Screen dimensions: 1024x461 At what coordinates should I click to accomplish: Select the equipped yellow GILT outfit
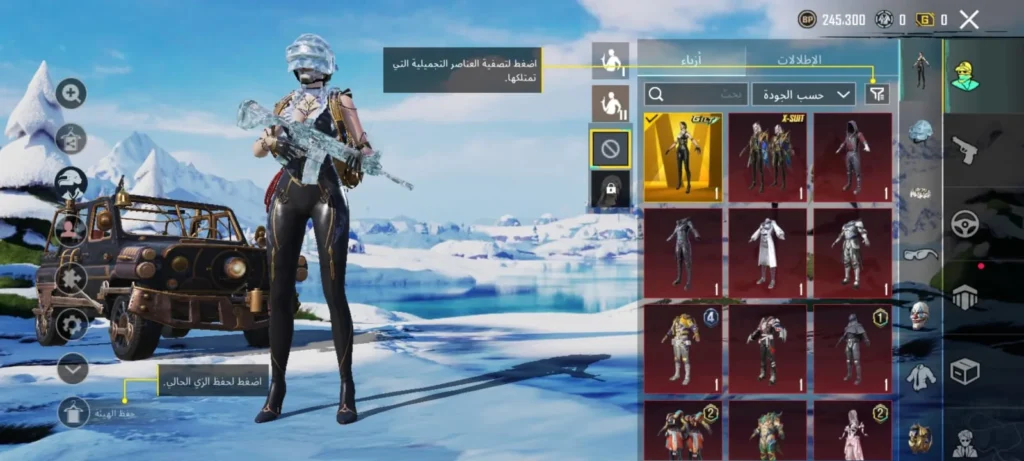(x=683, y=157)
